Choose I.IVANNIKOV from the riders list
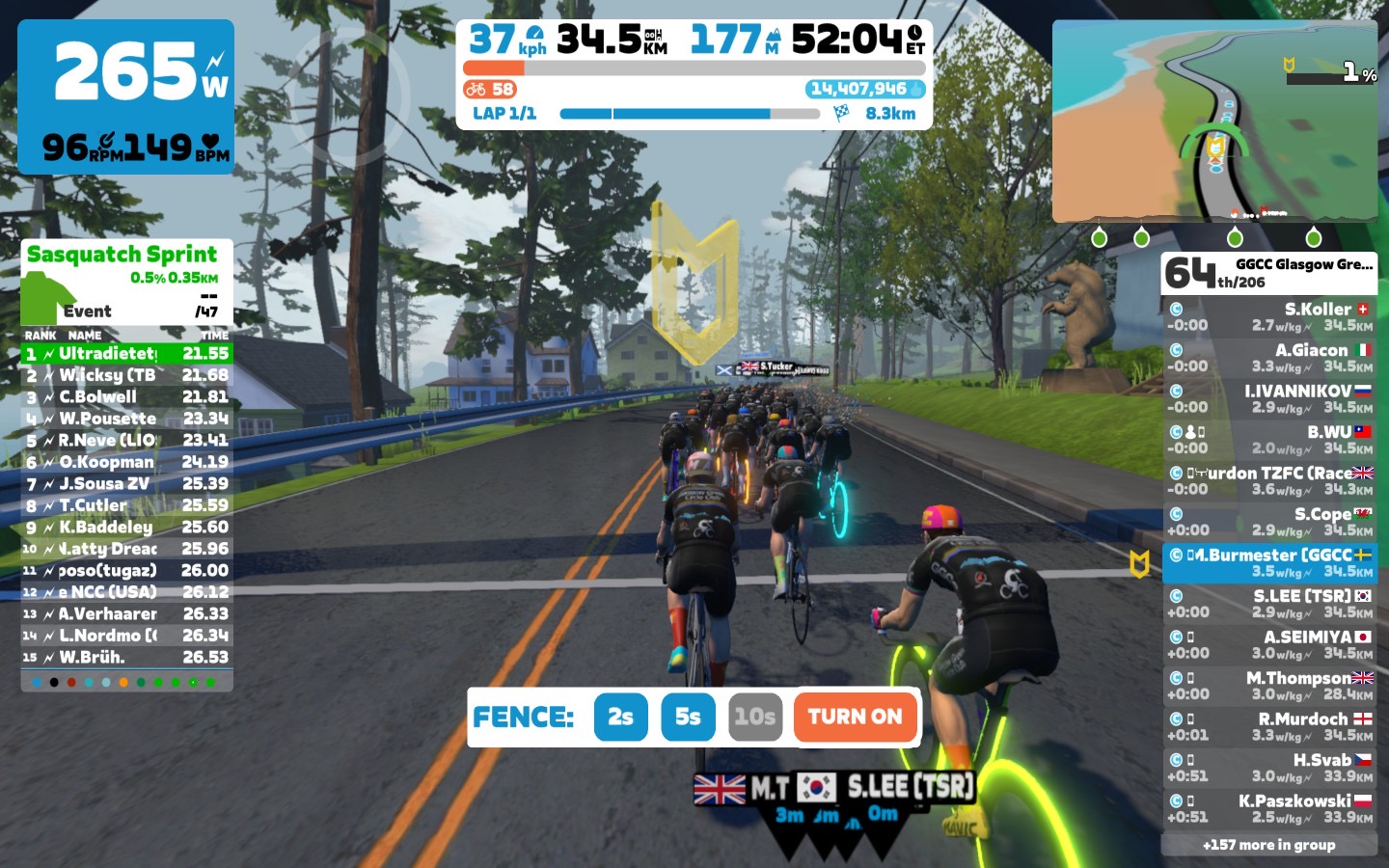The height and width of the screenshot is (868, 1389). (1269, 399)
